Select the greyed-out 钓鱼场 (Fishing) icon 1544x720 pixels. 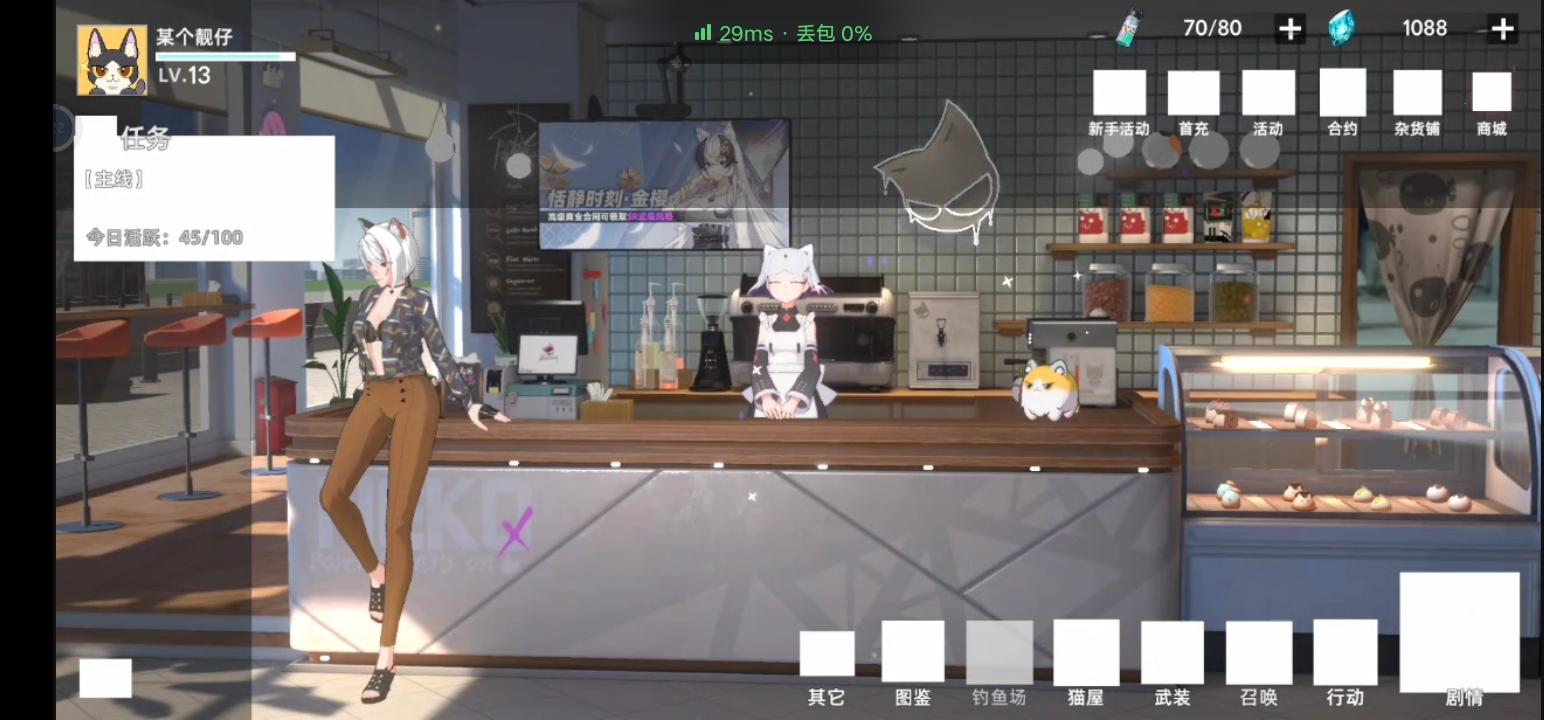pyautogui.click(x=998, y=650)
